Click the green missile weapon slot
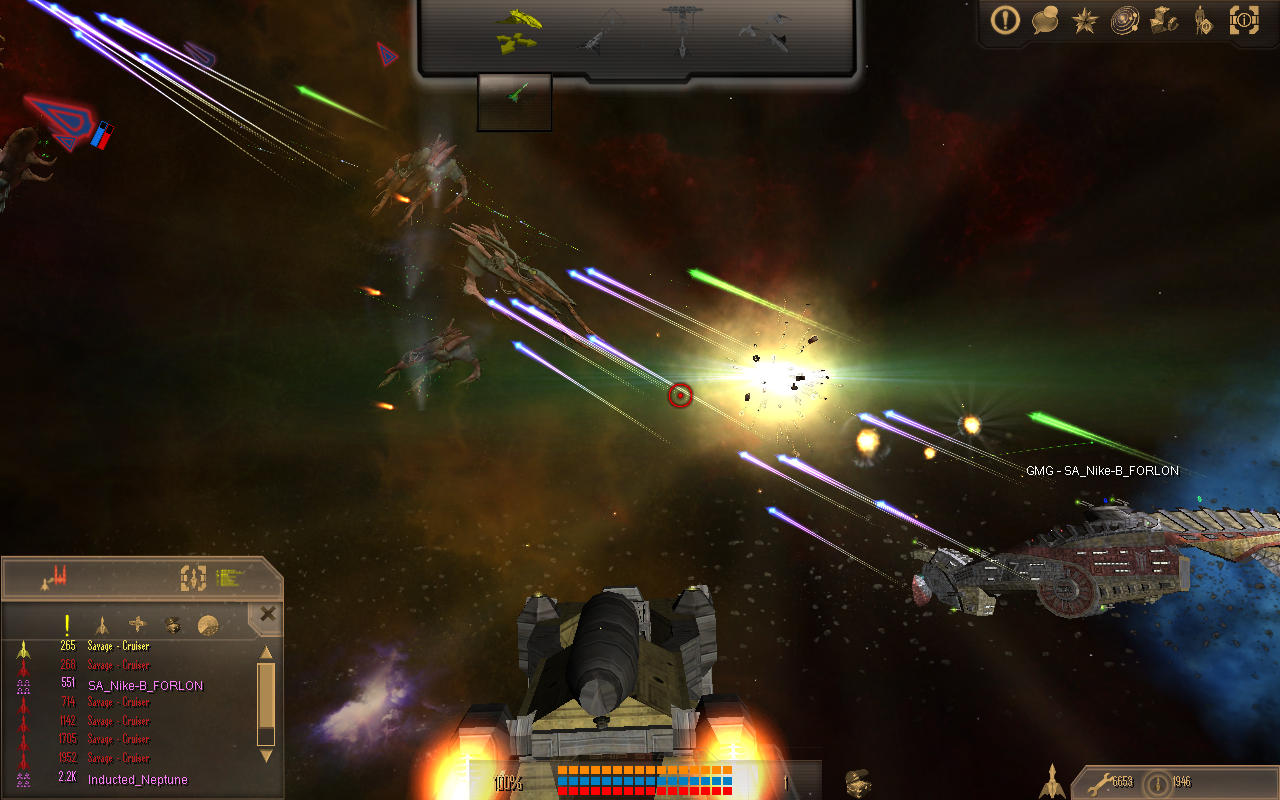Viewport: 1280px width, 800px height. click(515, 95)
